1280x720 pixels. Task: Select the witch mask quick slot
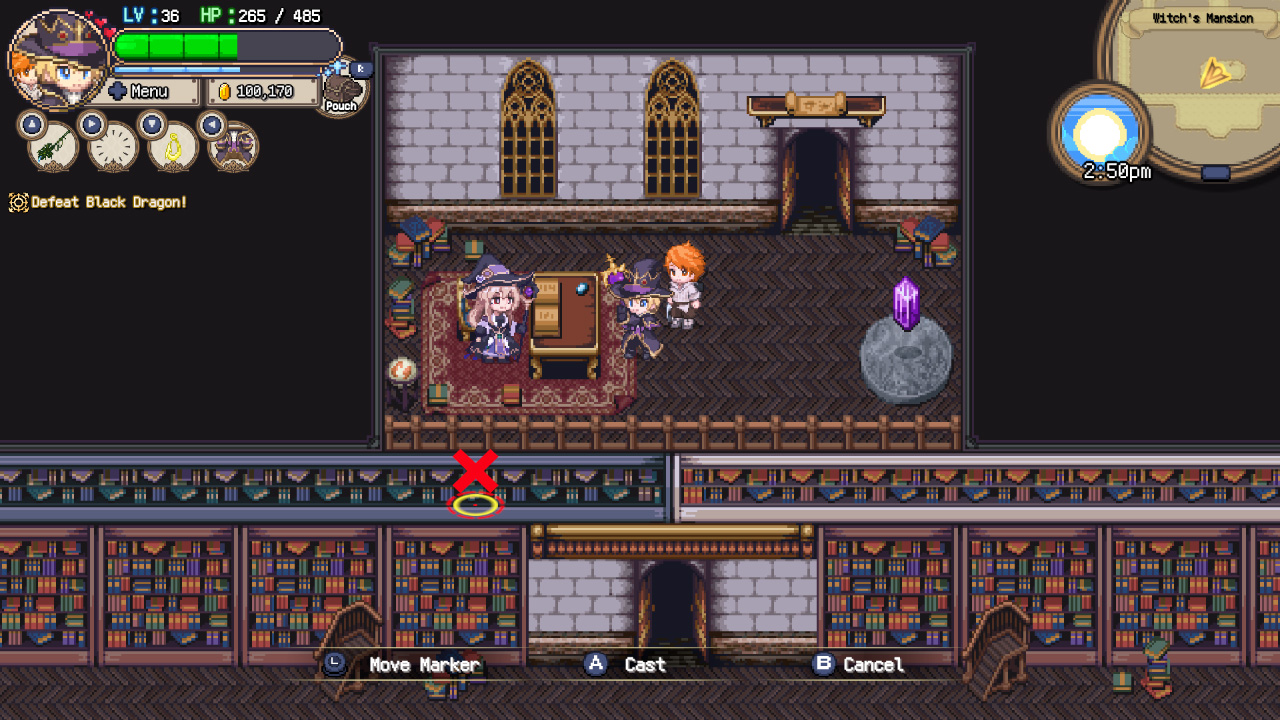coord(234,149)
